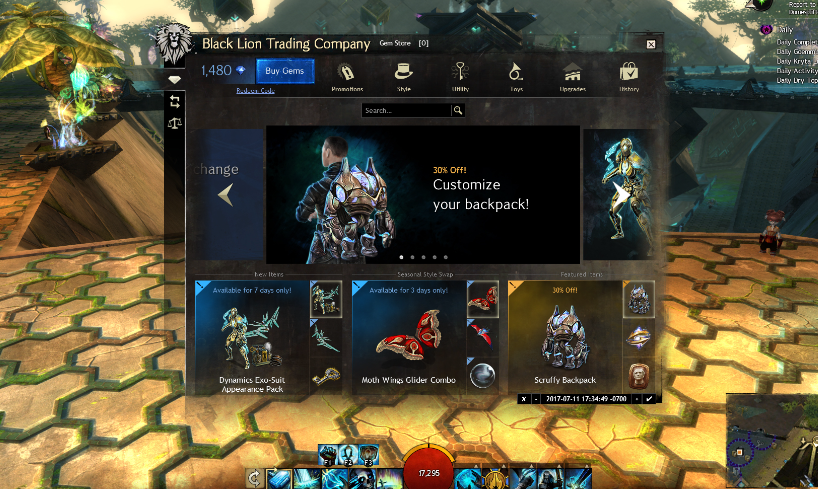This screenshot has height=489, width=818.
Task: Click the magnifying glass search button
Action: (x=458, y=111)
